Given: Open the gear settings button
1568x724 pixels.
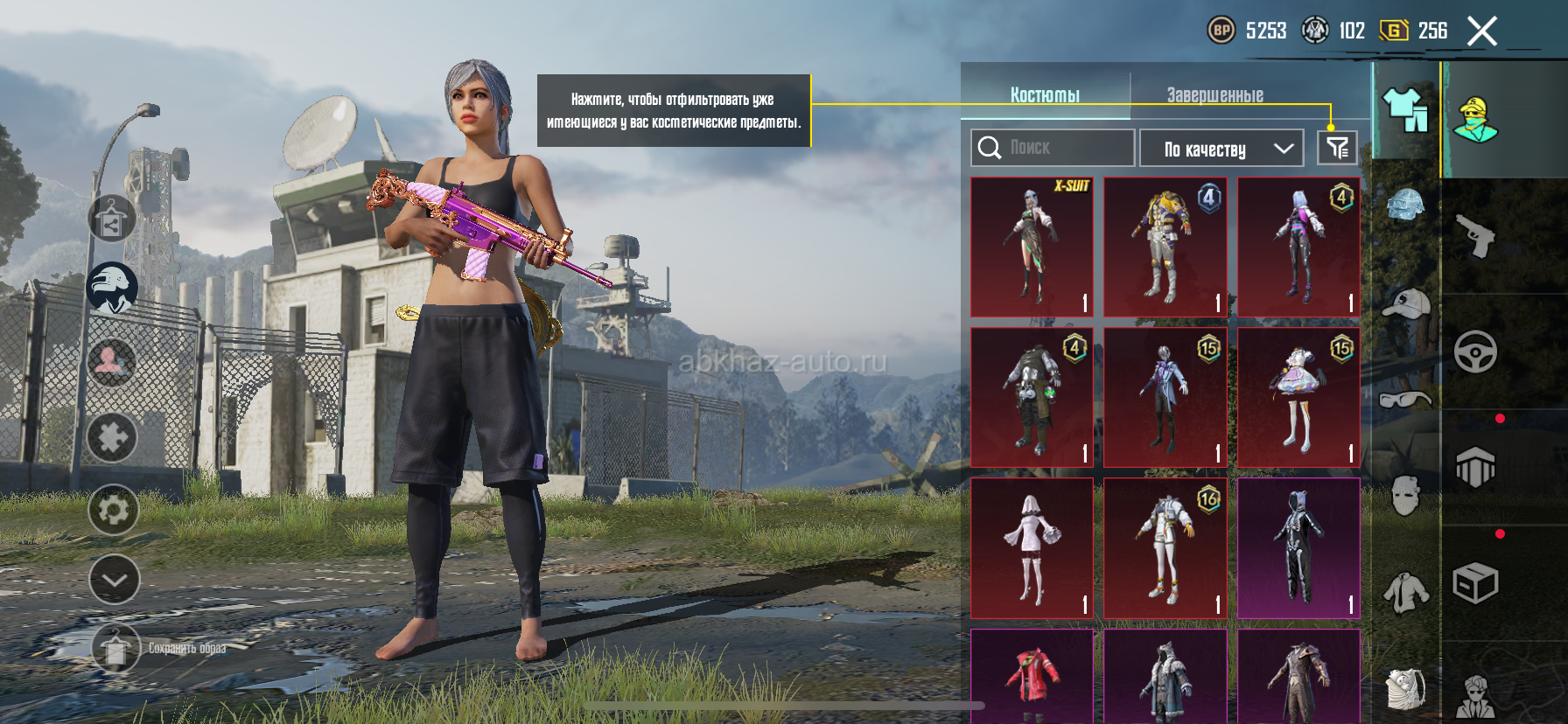Looking at the screenshot, I should coord(114,510).
